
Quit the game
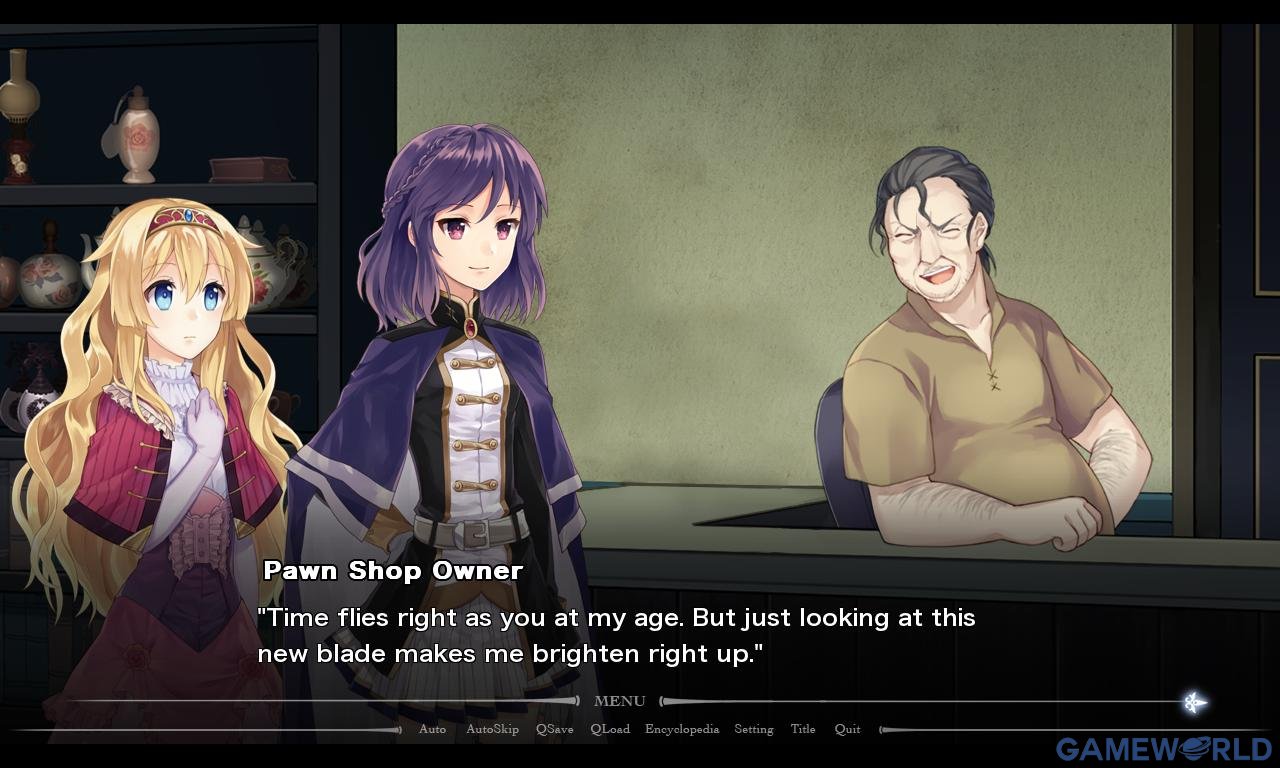(847, 729)
